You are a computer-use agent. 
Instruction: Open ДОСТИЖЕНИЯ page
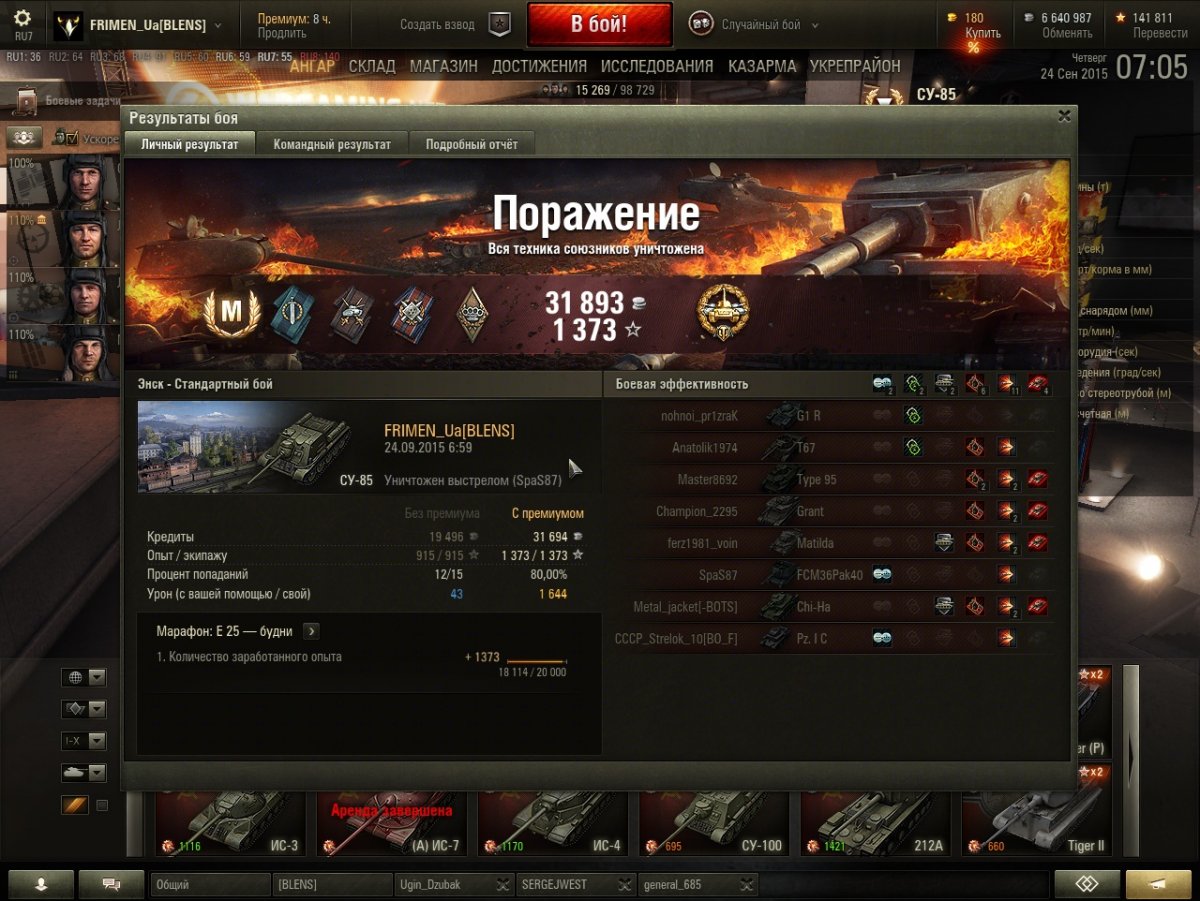pos(539,67)
